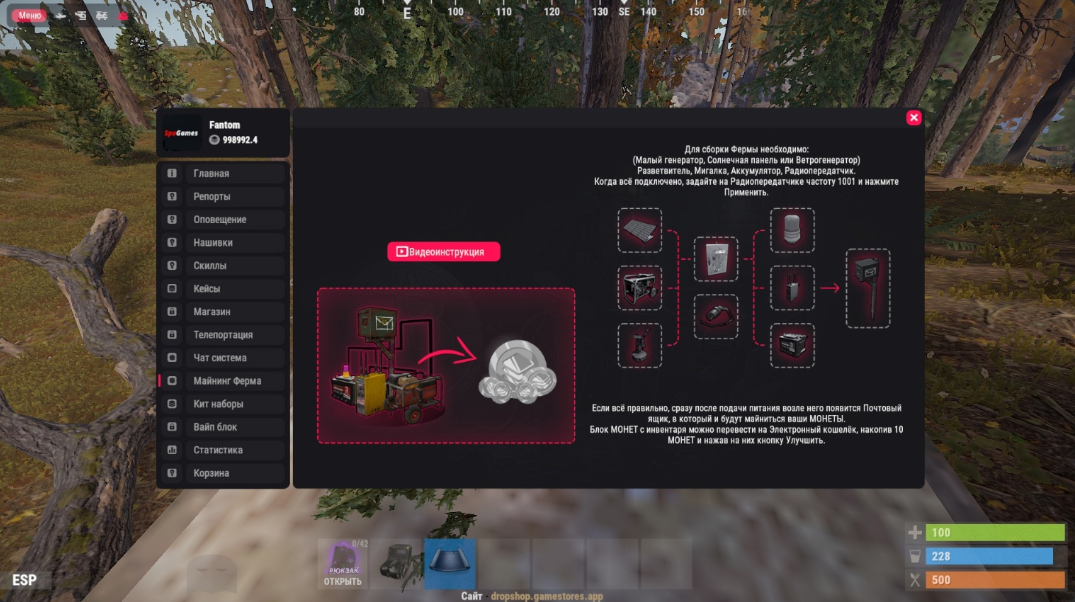
Task: Open the Рюкзак backpack slot
Action: (x=343, y=564)
